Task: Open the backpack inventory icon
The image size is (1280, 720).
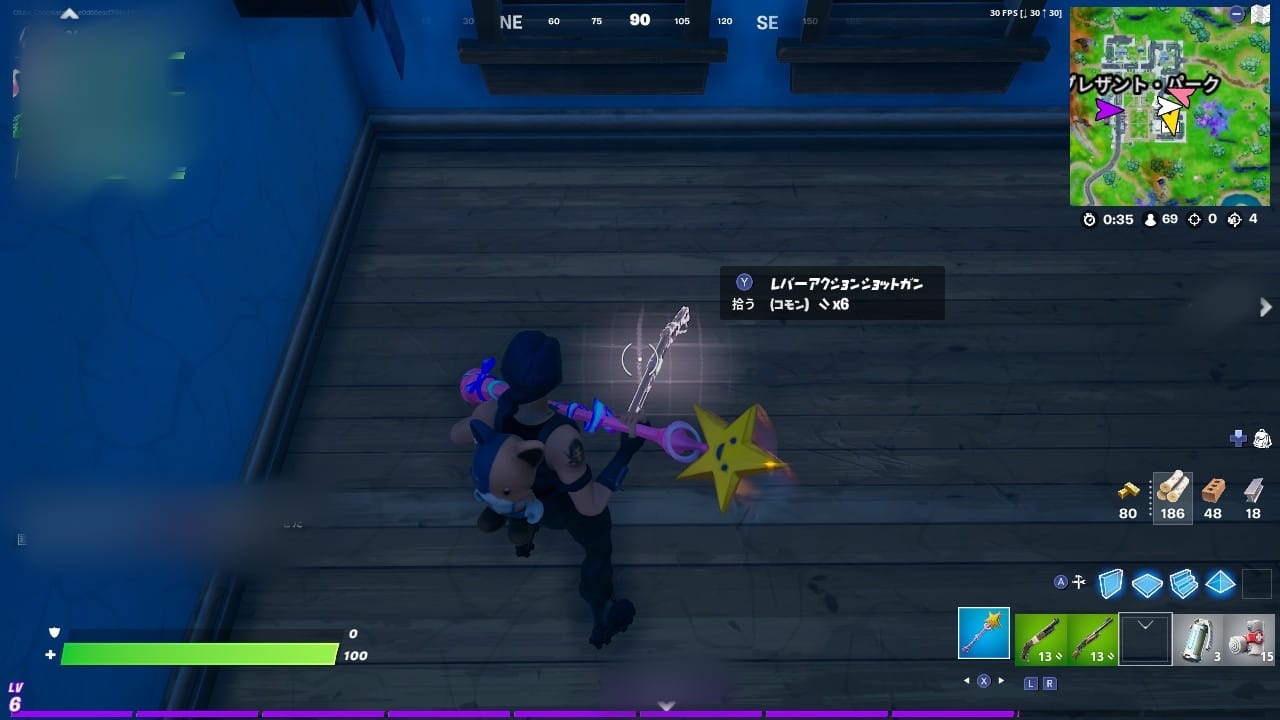Action: (x=1262, y=438)
